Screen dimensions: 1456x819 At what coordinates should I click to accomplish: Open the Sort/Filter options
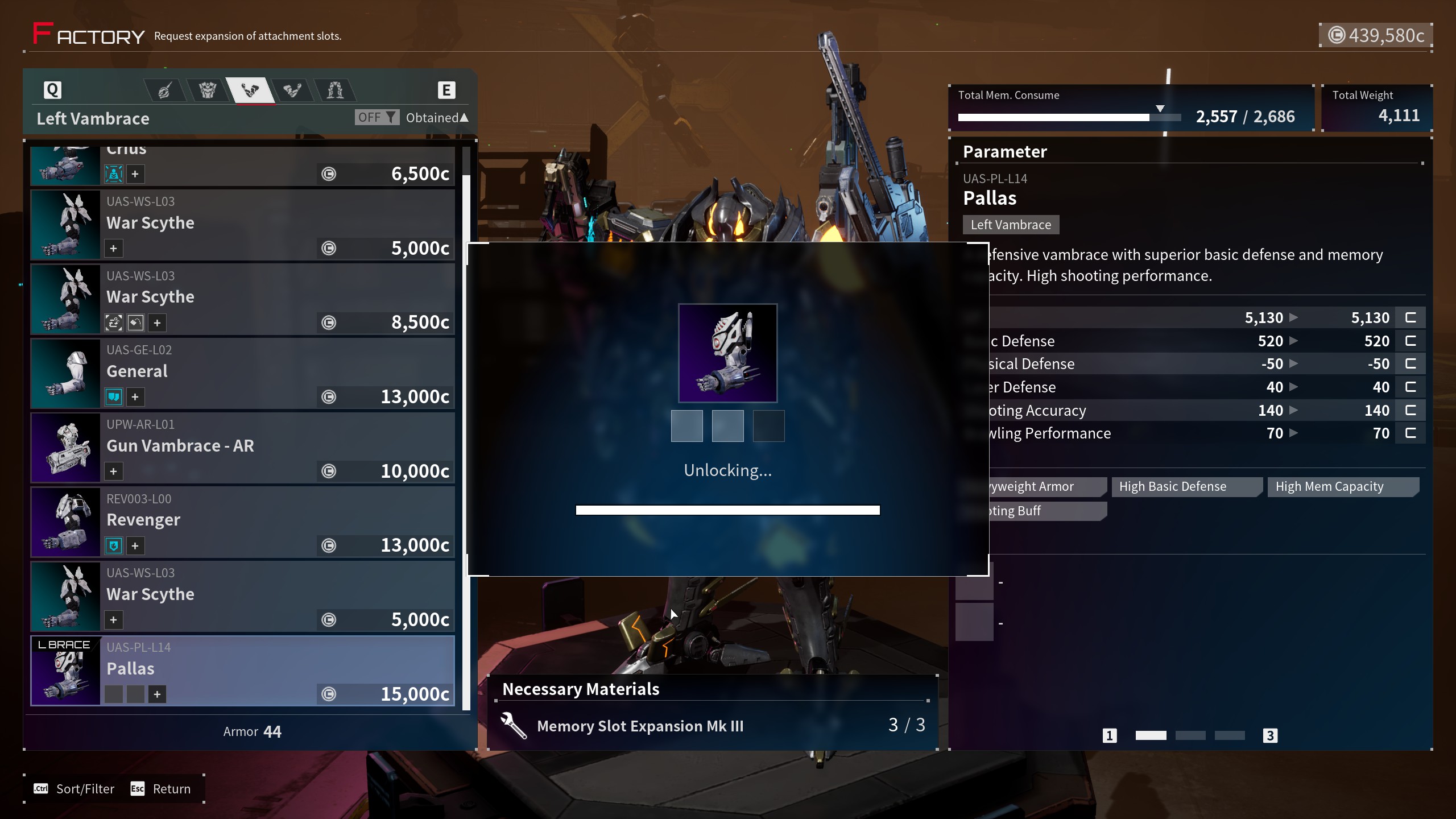pyautogui.click(x=75, y=789)
